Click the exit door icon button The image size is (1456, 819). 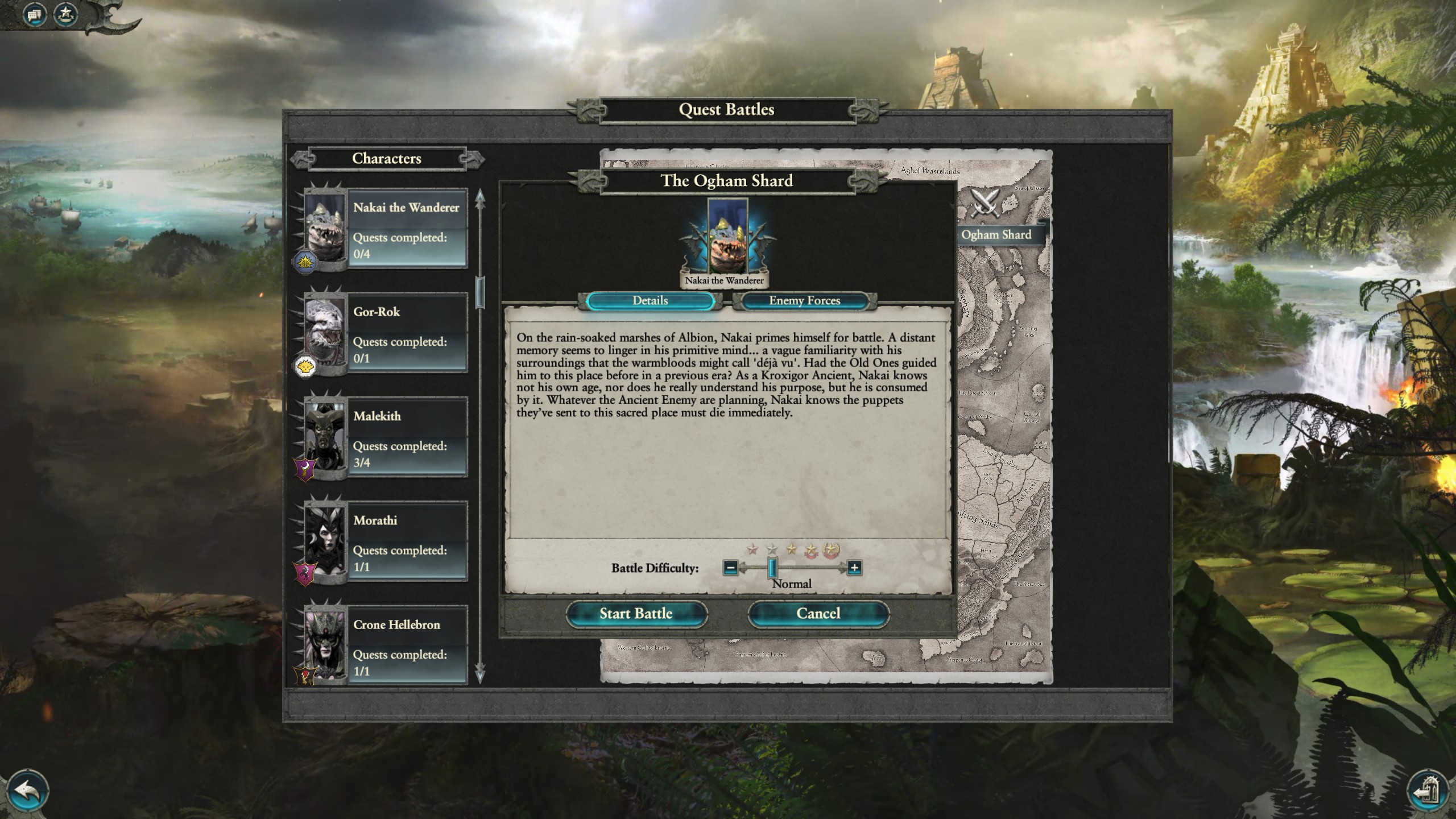1426,791
